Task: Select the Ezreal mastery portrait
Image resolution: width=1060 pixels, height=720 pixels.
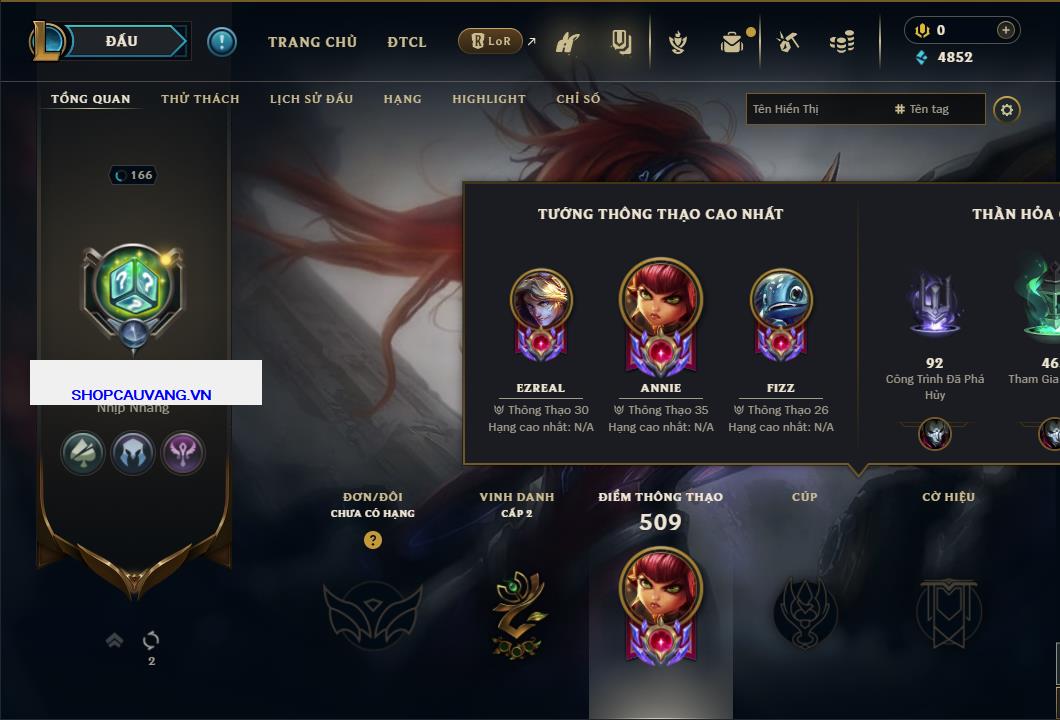Action: tap(541, 300)
